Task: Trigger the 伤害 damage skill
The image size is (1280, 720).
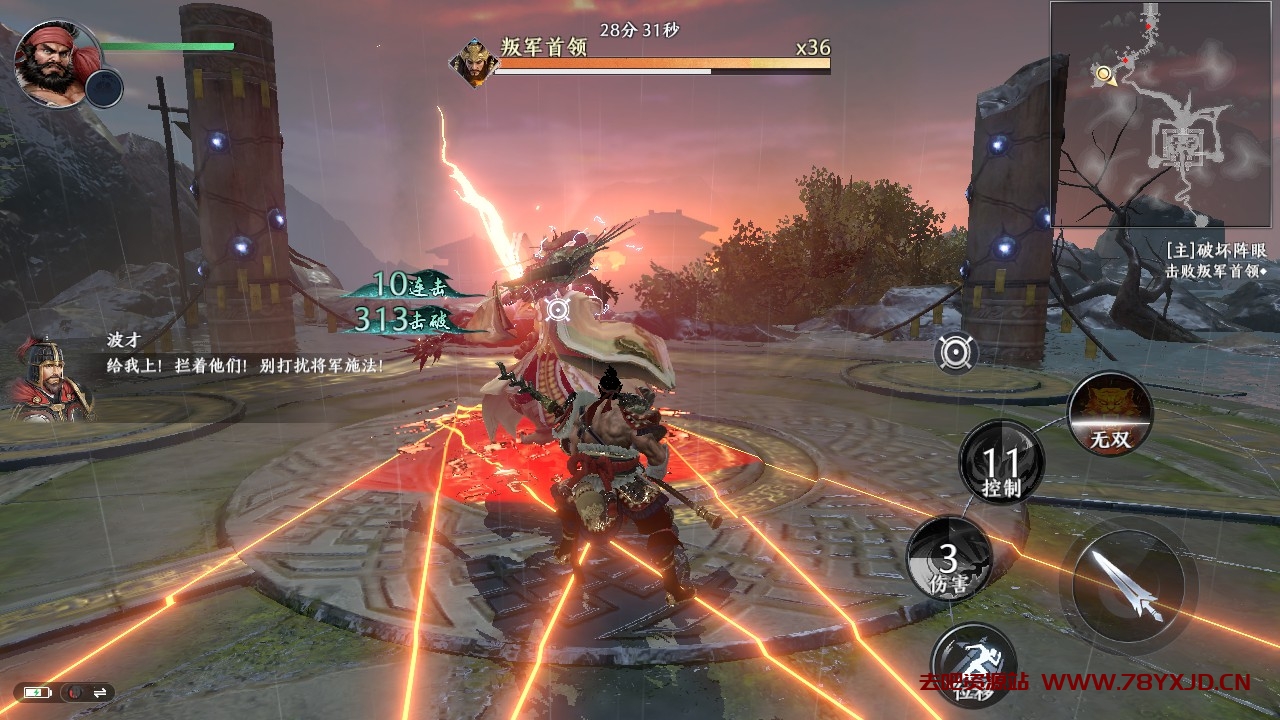Action: [x=949, y=560]
